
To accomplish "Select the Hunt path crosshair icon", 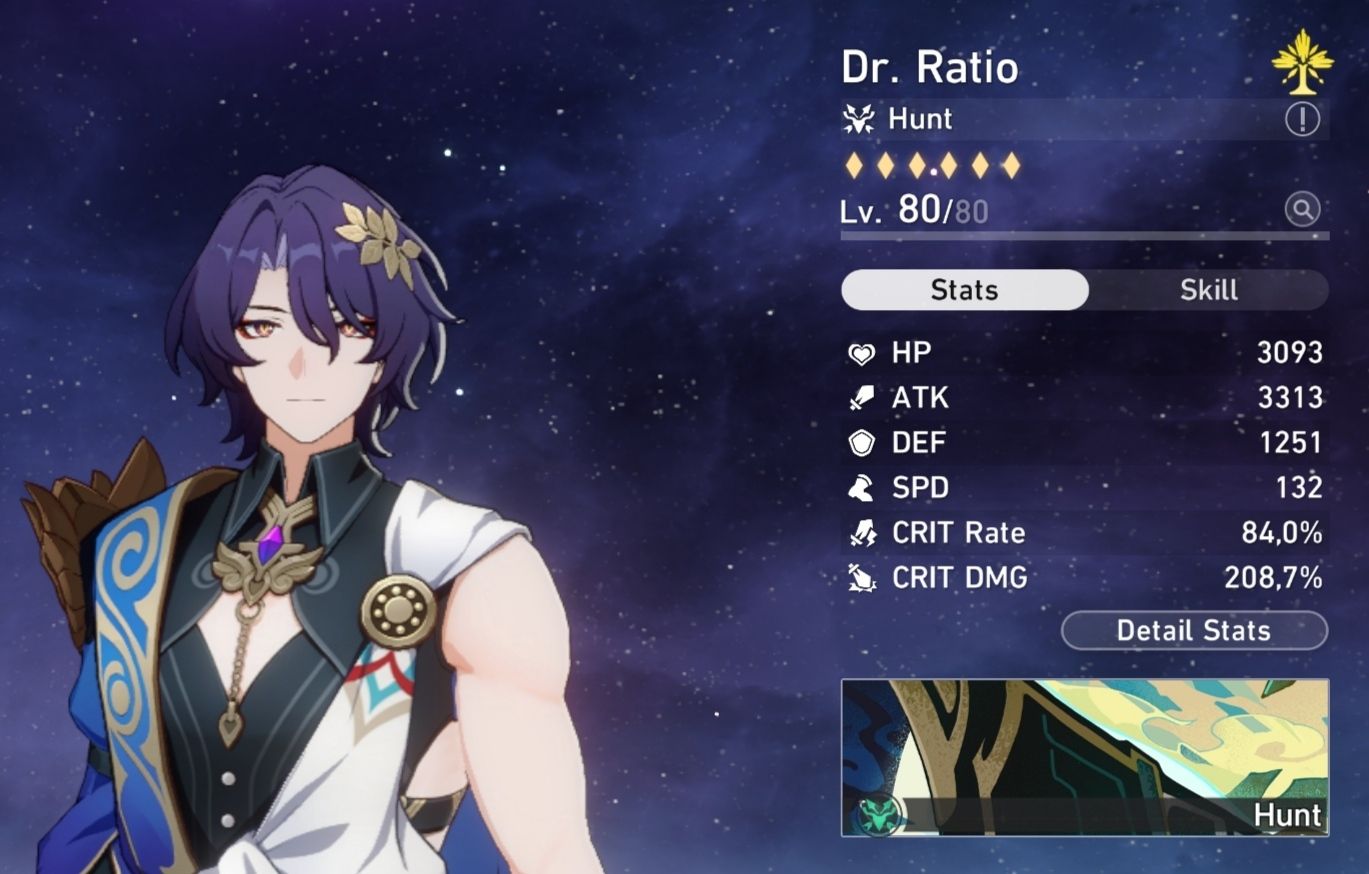I will [857, 119].
